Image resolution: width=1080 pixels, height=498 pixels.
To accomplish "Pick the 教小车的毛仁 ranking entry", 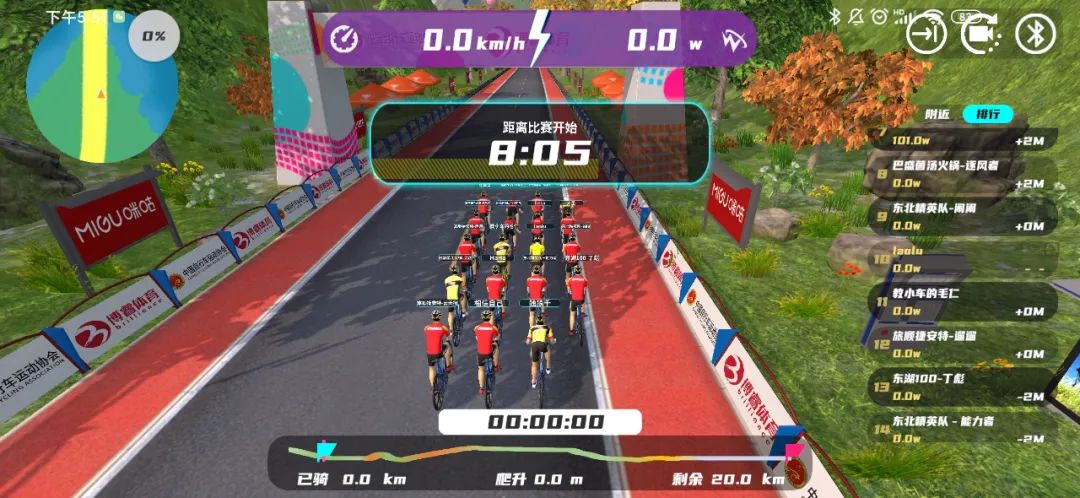I will point(960,301).
